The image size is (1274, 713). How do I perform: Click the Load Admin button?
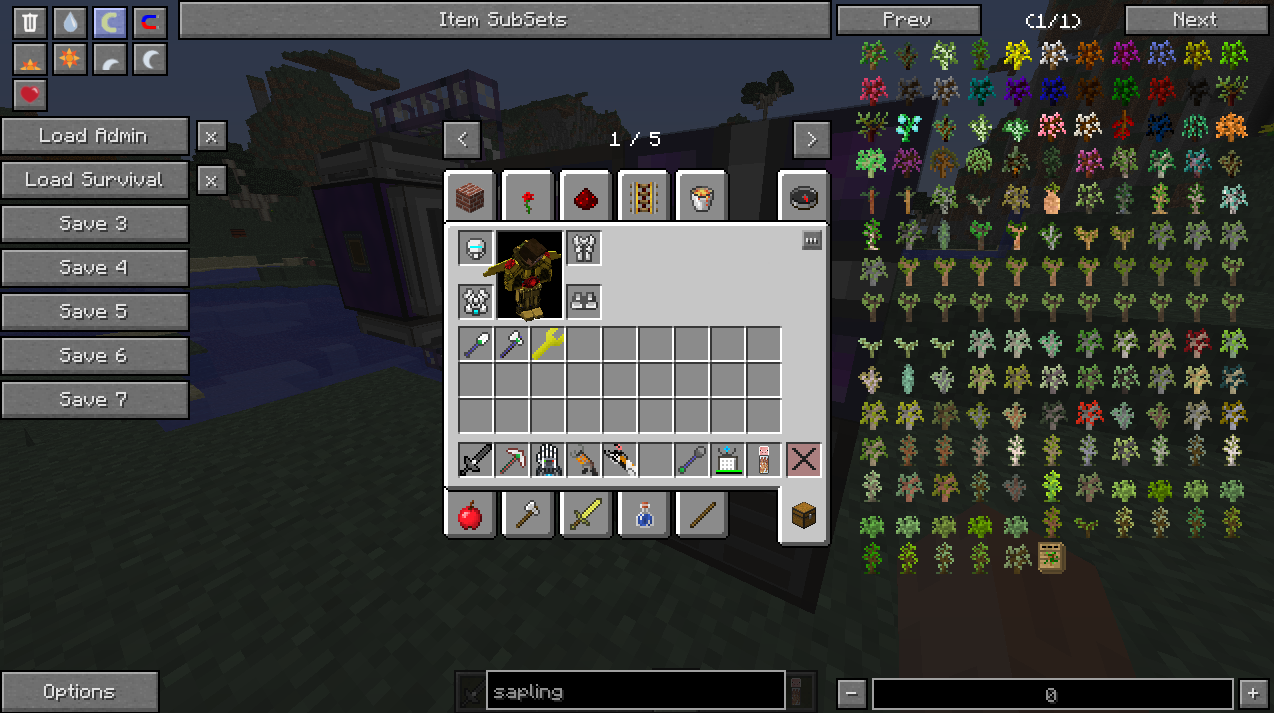[x=94, y=136]
